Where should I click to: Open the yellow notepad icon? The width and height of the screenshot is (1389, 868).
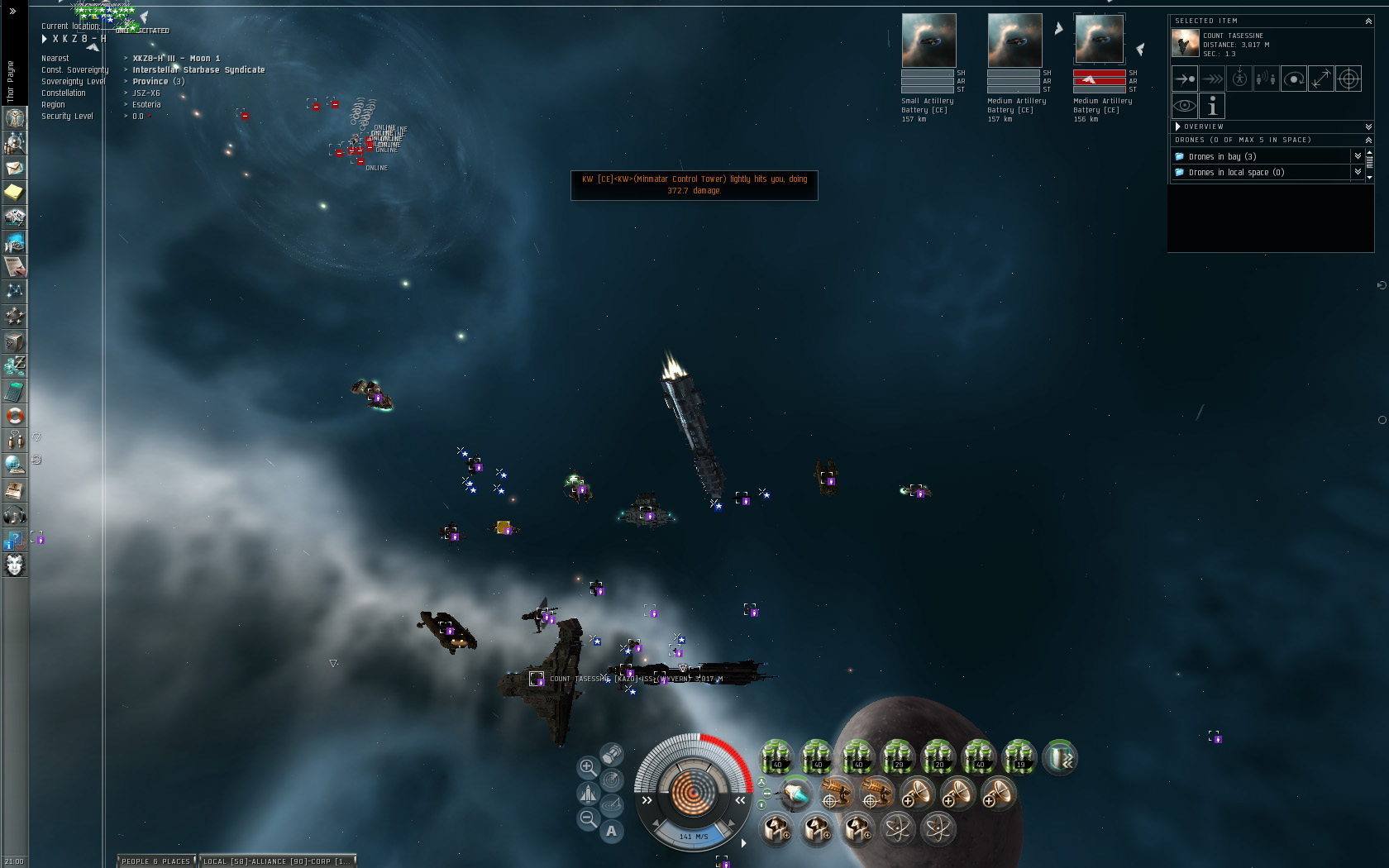click(x=15, y=193)
